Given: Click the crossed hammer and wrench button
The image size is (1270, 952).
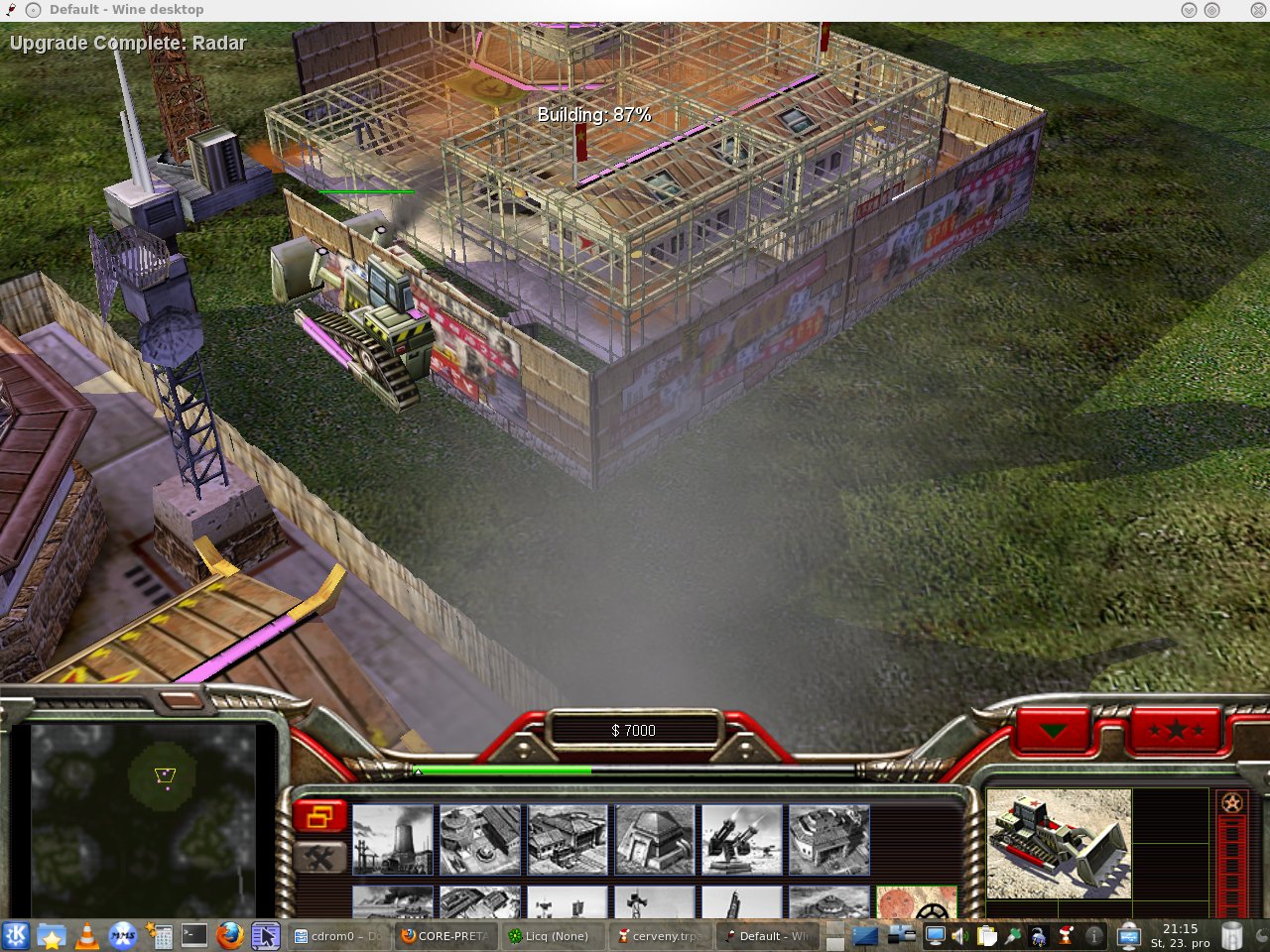Looking at the screenshot, I should [x=319, y=858].
